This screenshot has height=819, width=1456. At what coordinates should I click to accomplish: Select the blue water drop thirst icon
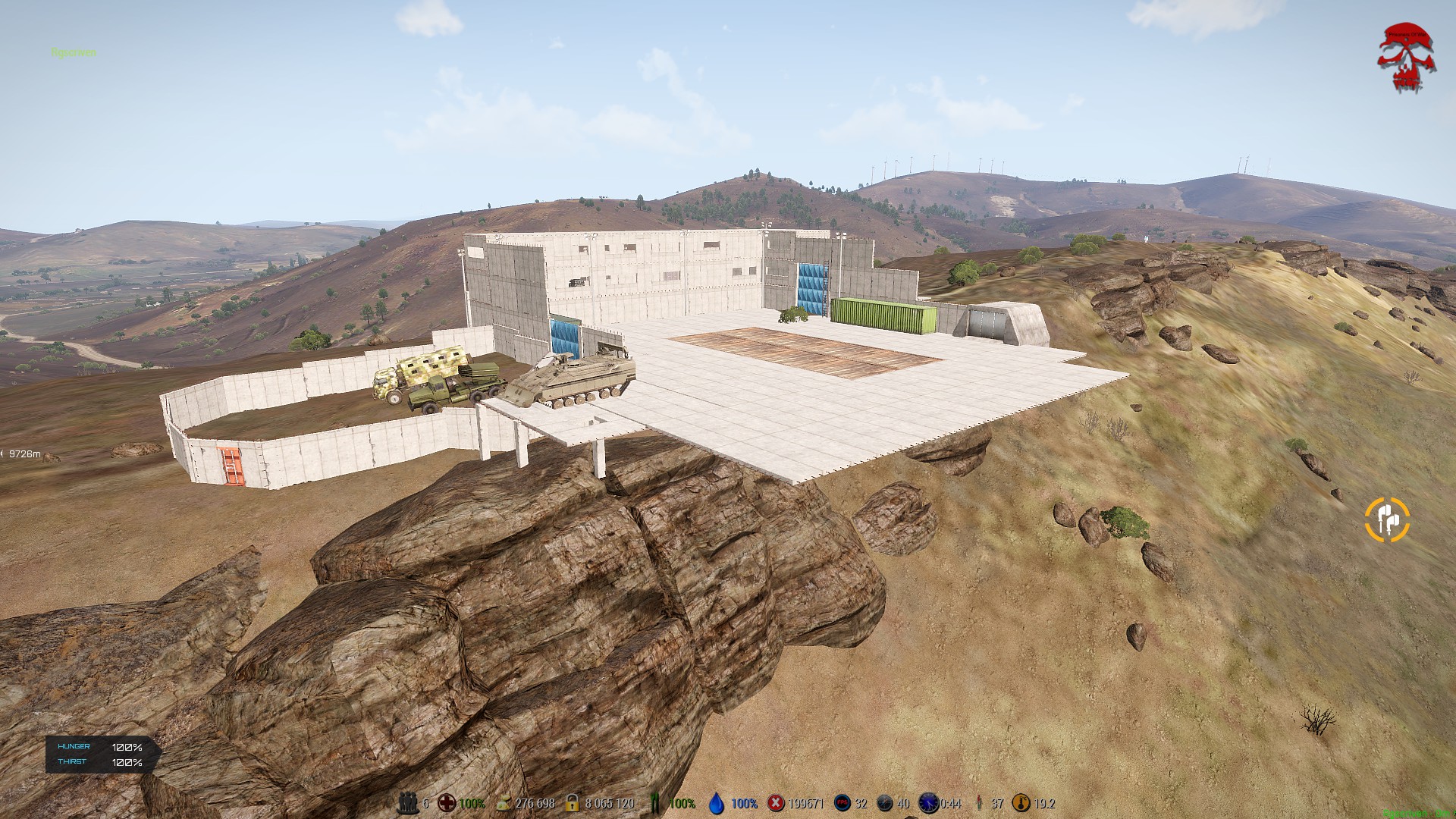tap(717, 803)
